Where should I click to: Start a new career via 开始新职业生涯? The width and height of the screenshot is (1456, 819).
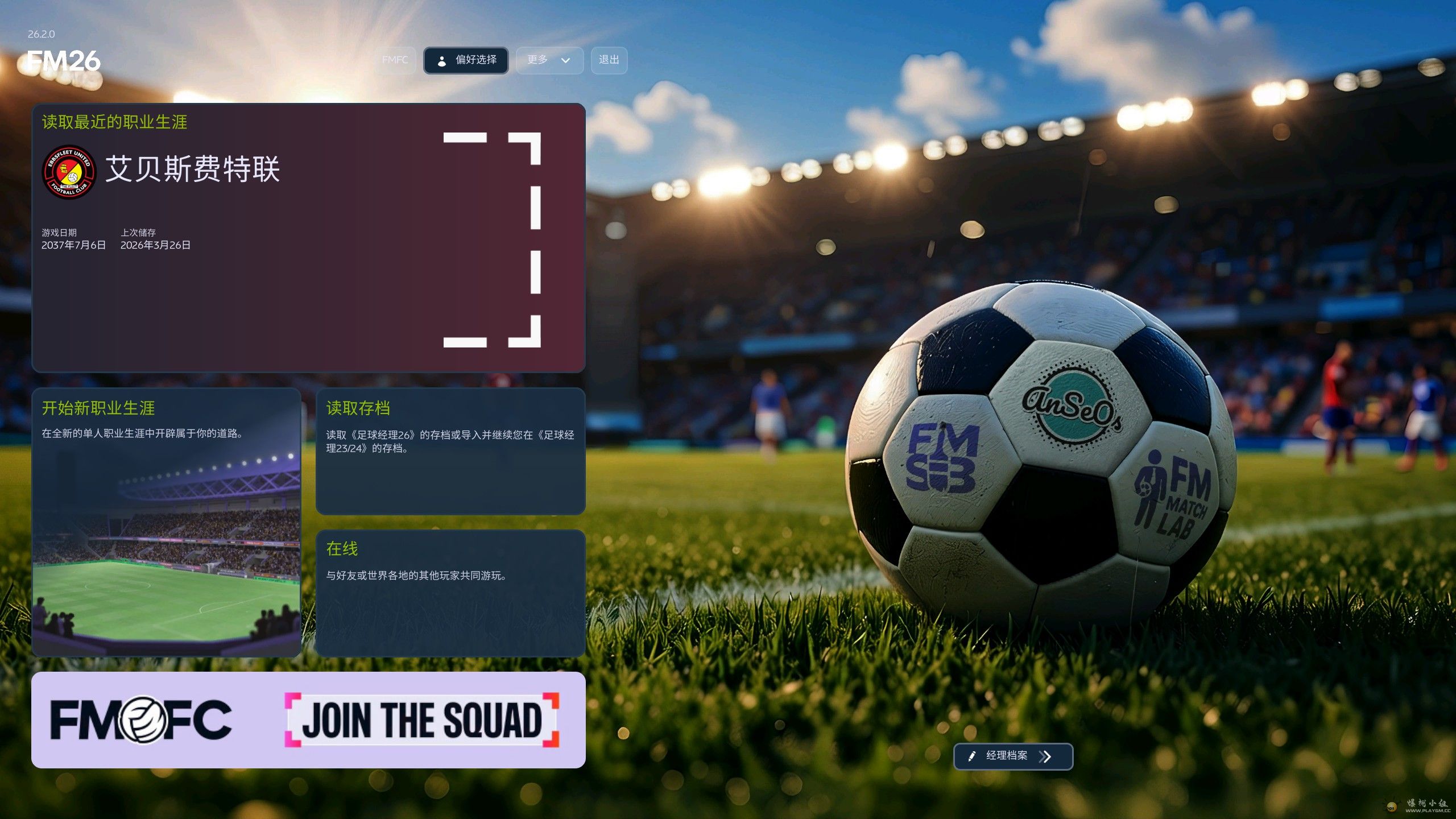[166, 522]
